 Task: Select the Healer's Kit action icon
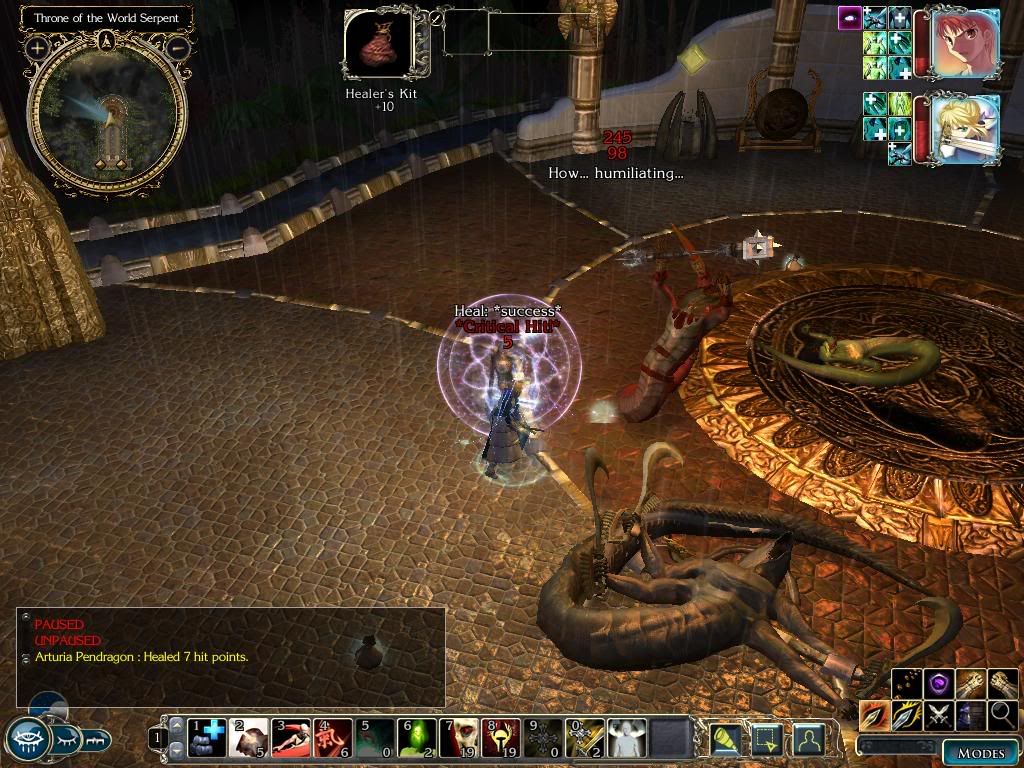click(x=378, y=45)
